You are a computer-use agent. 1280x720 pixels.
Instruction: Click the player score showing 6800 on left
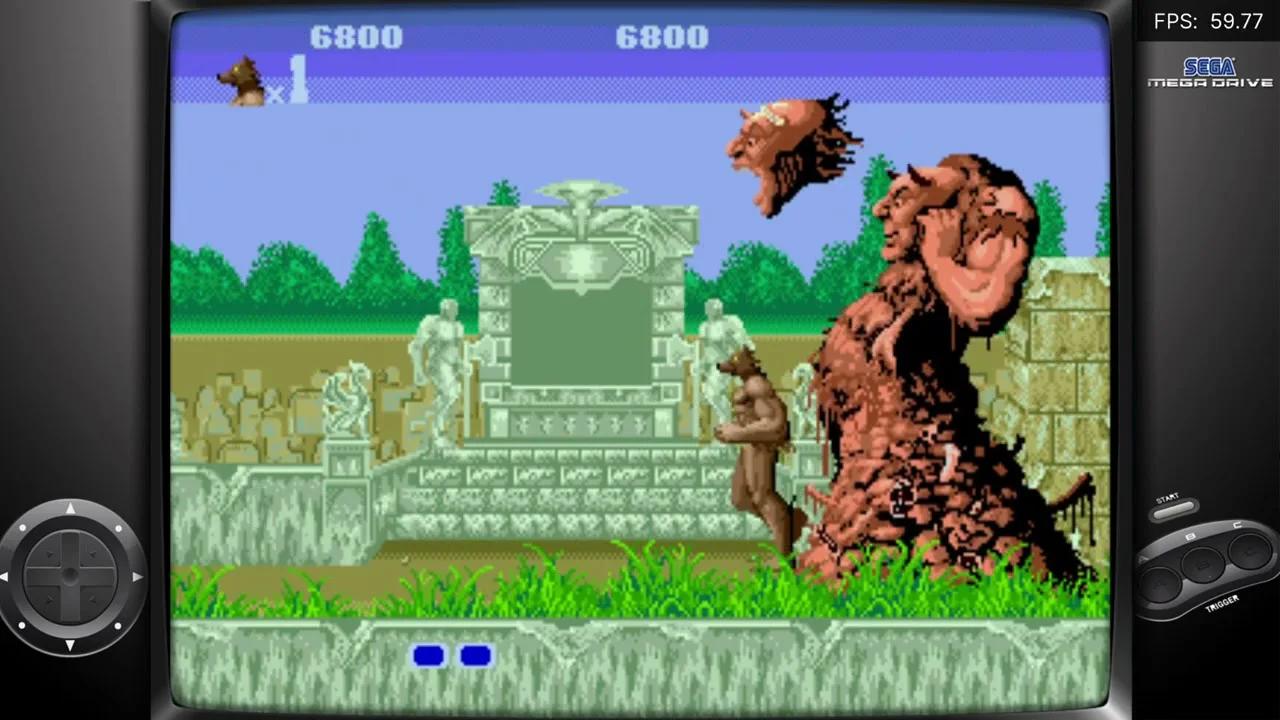click(355, 38)
